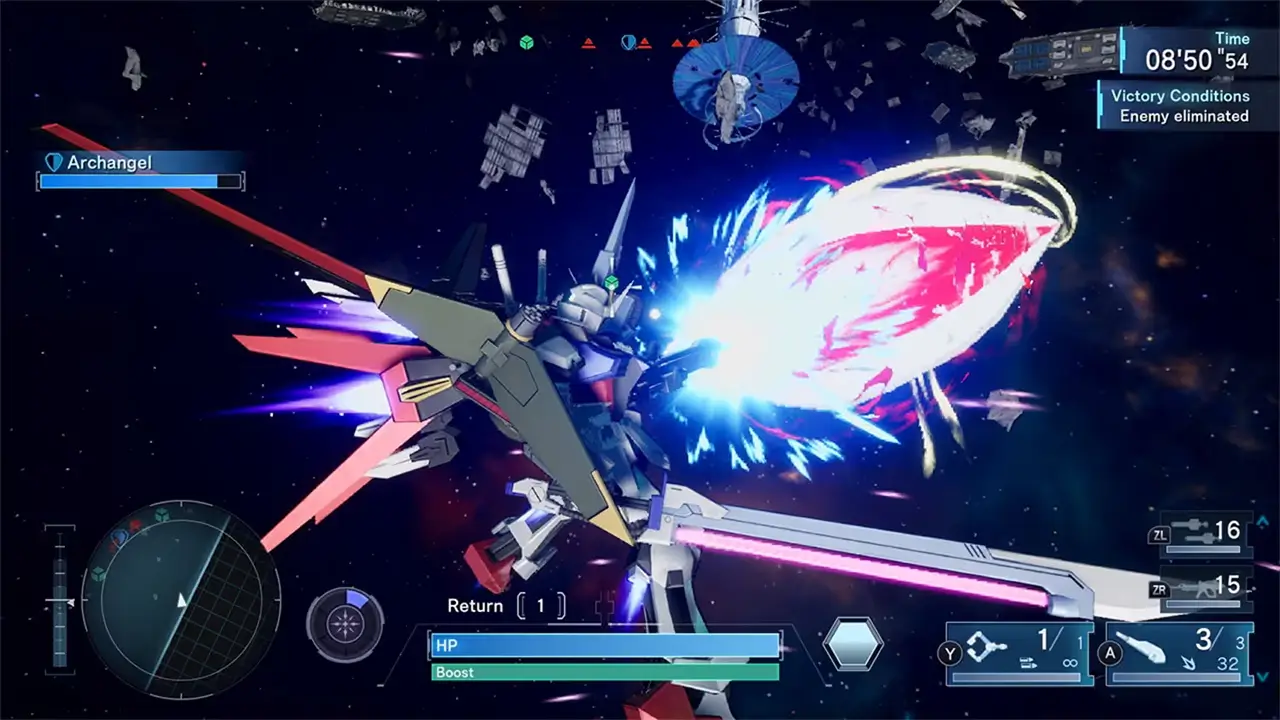This screenshot has height=720, width=1280.
Task: Click the Archangel shield icon near enemy markers
Action: pyautogui.click(x=629, y=42)
